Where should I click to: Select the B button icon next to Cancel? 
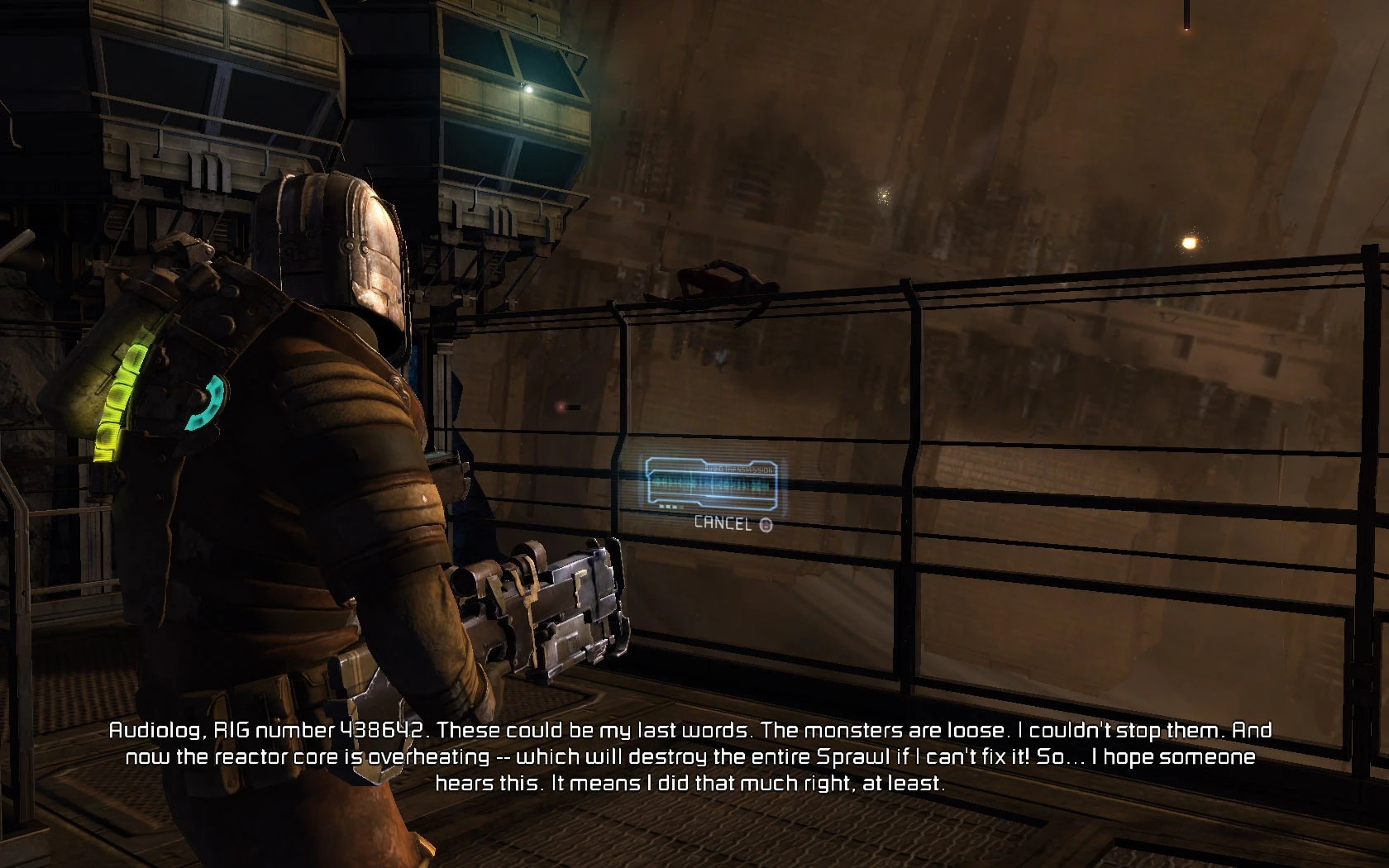pyautogui.click(x=766, y=524)
